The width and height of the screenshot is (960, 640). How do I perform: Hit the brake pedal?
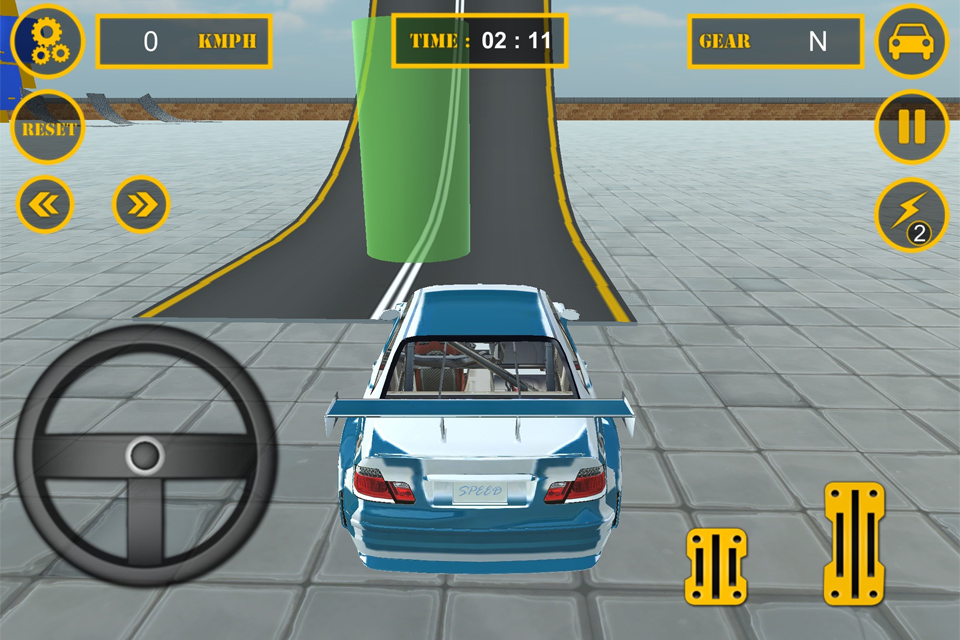pos(716,566)
